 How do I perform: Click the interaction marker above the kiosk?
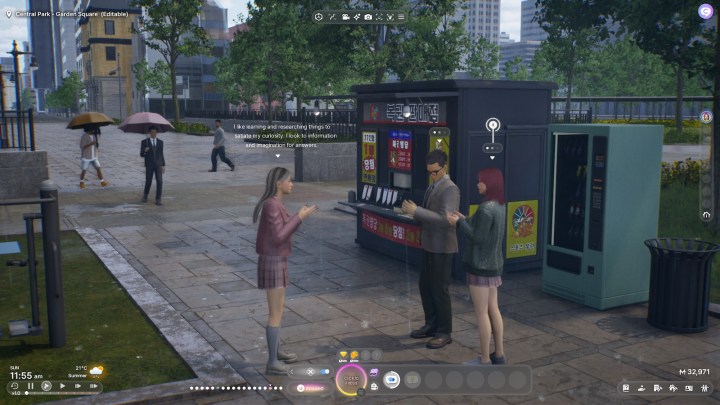click(492, 126)
